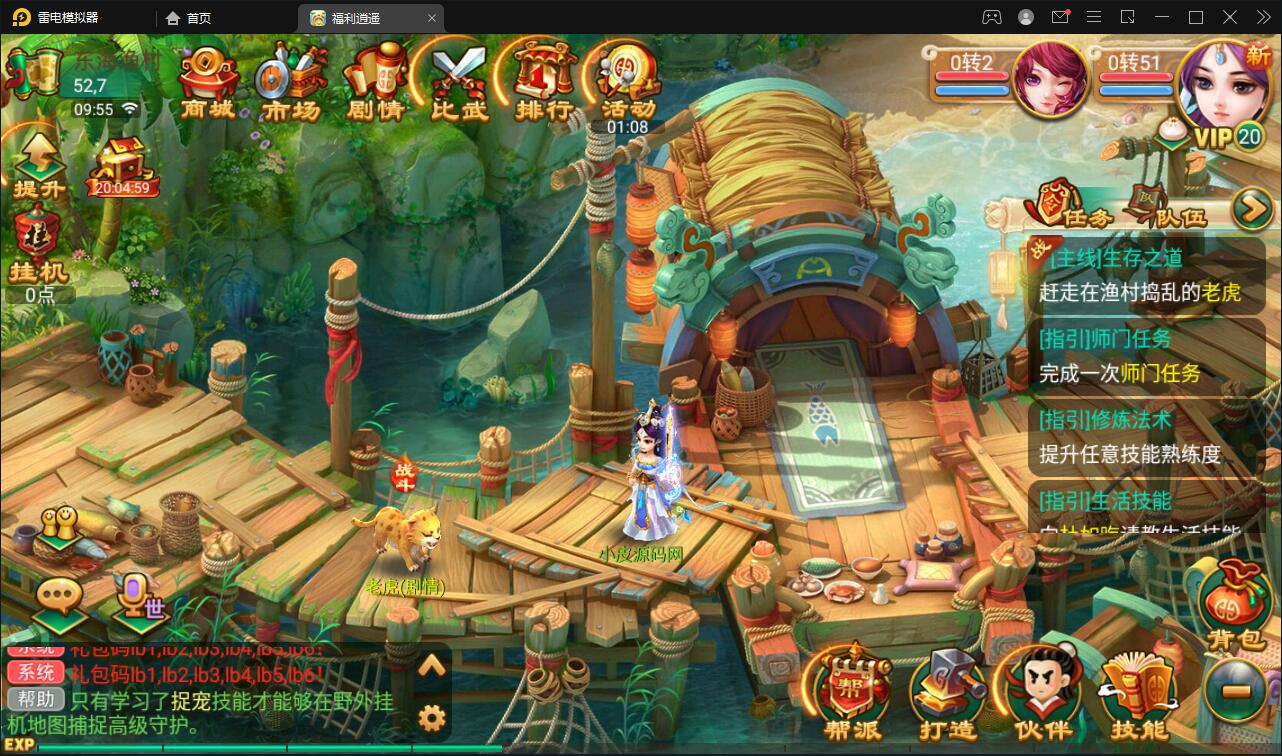
Task: Open the 剧情 story scroll icon
Action: tap(374, 80)
